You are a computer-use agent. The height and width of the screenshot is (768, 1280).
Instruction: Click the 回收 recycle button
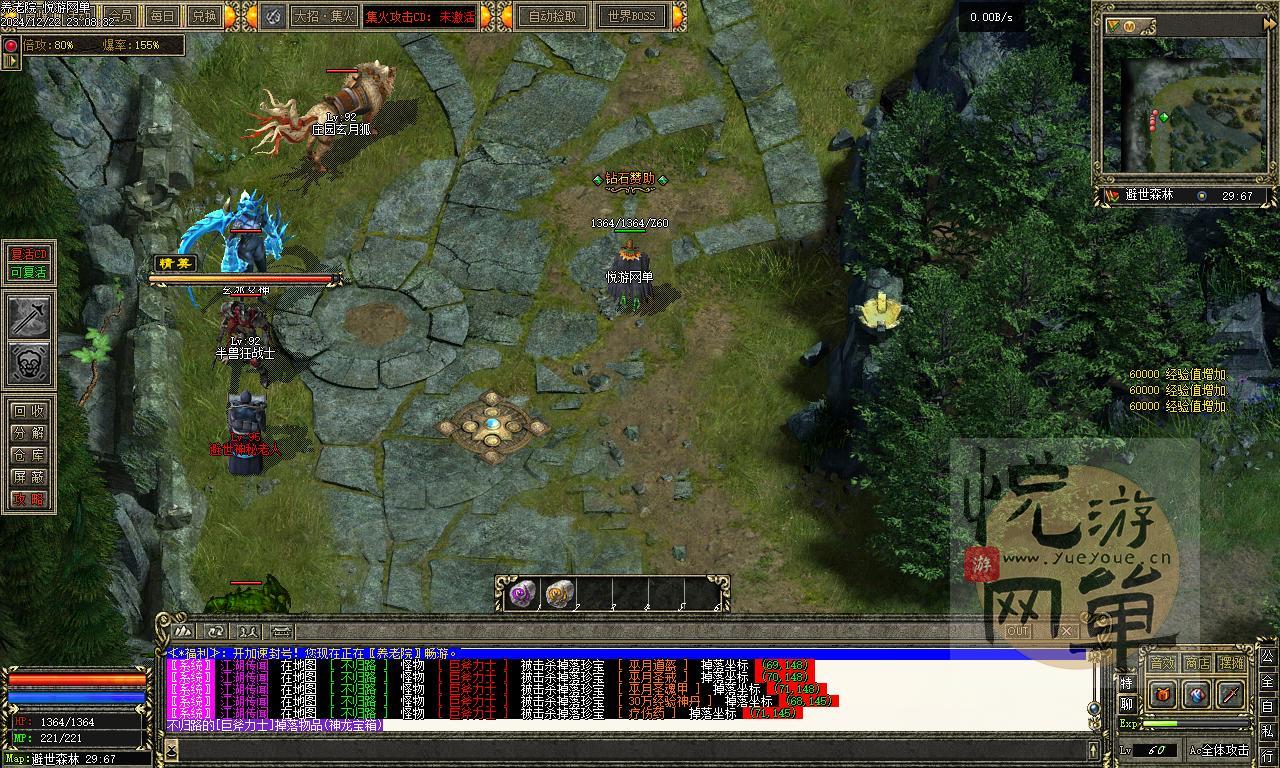point(29,411)
